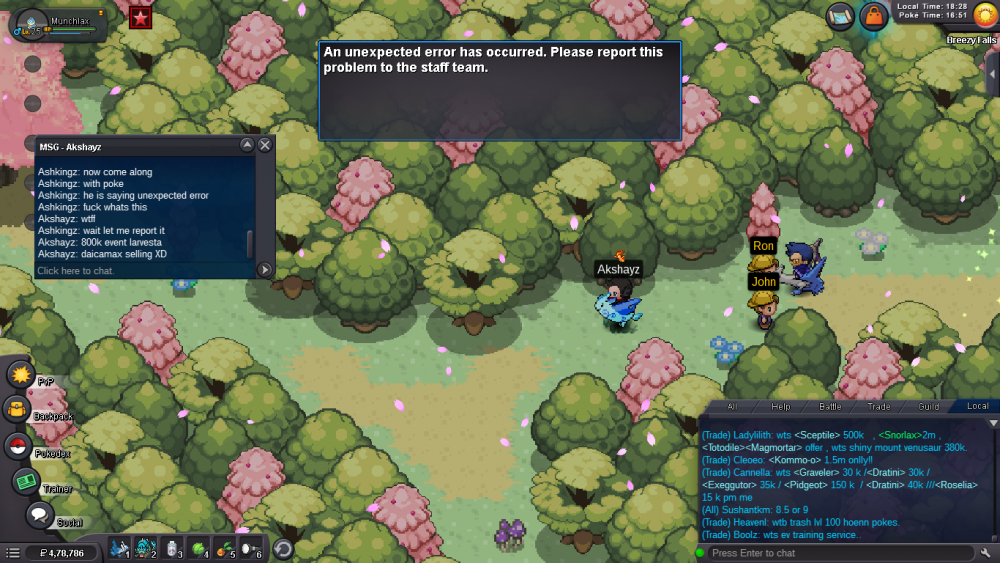Select hotbar slot 1

[120, 548]
